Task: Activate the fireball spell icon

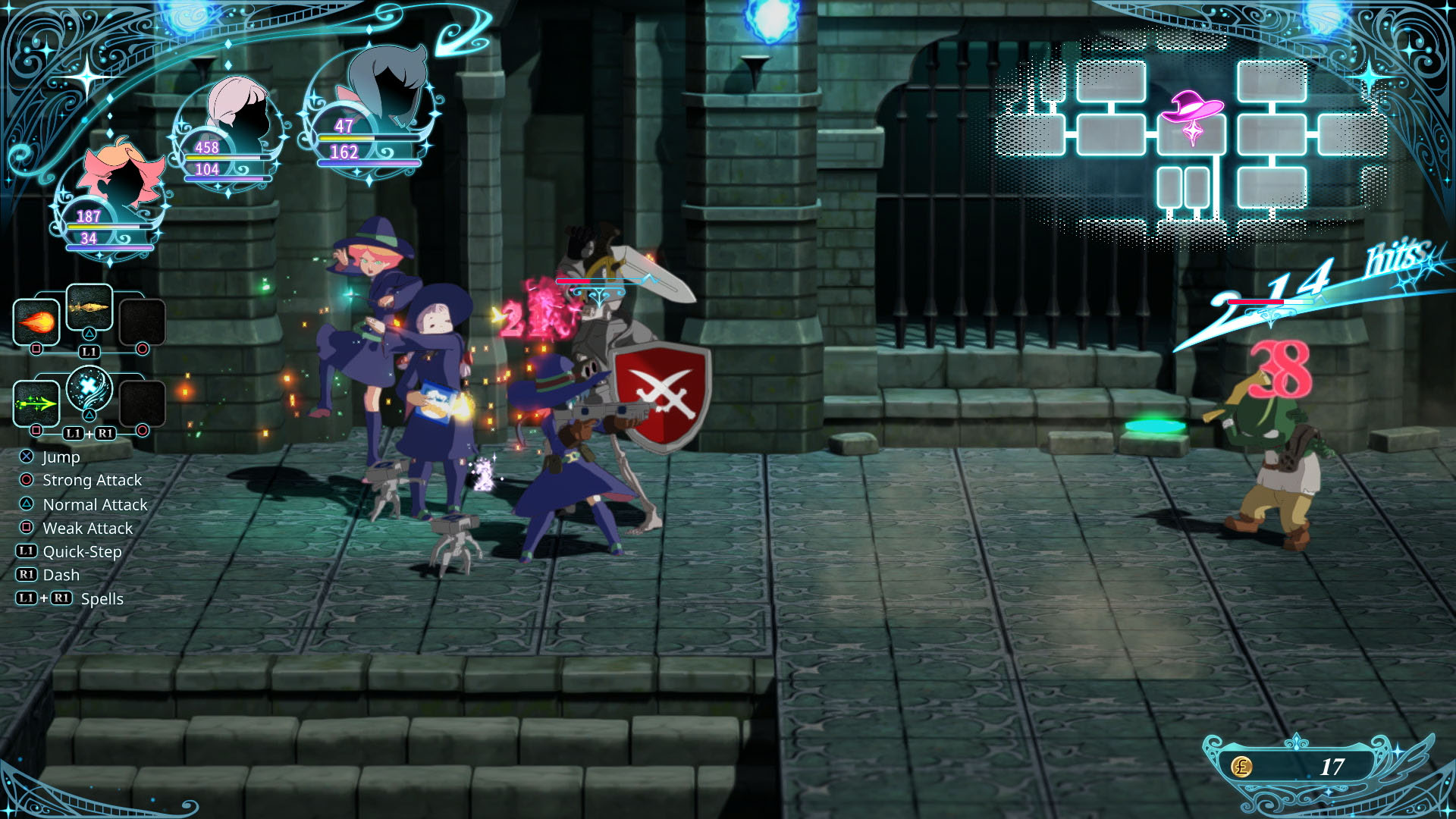Action: tap(36, 322)
